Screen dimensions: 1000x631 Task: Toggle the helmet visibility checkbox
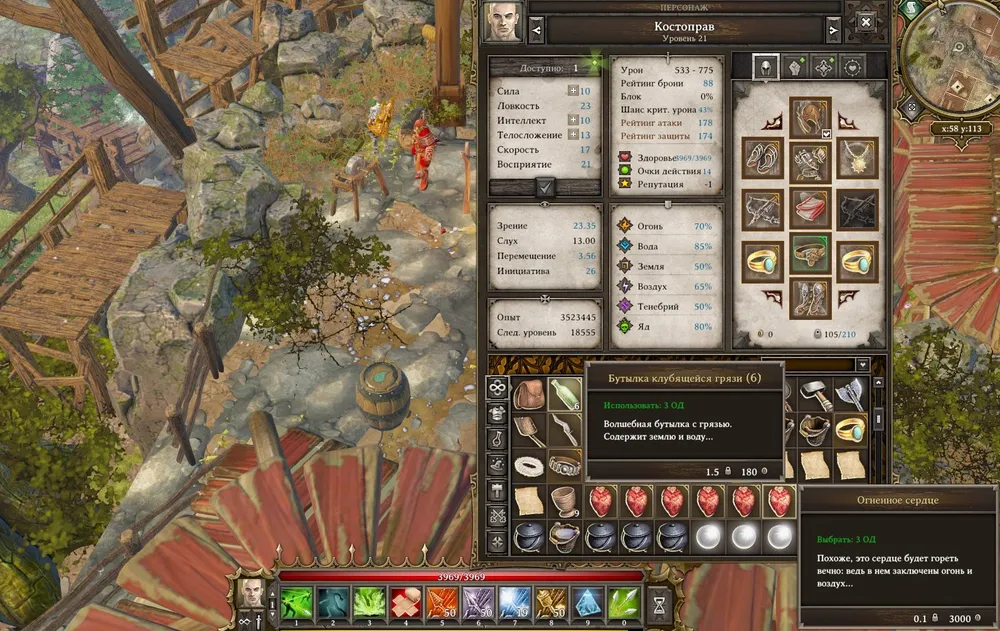pyautogui.click(x=827, y=134)
